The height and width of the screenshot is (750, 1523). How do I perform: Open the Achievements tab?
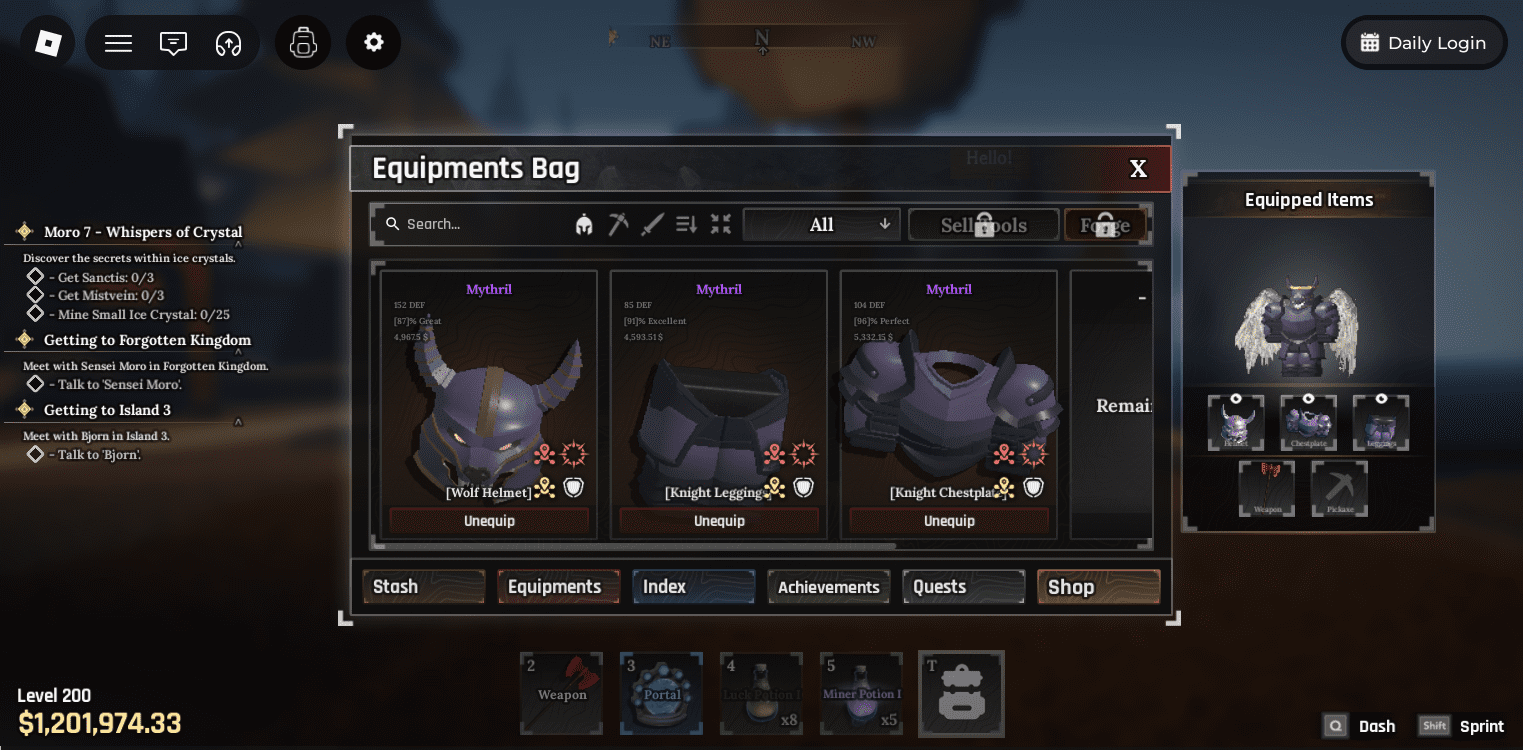tap(828, 587)
